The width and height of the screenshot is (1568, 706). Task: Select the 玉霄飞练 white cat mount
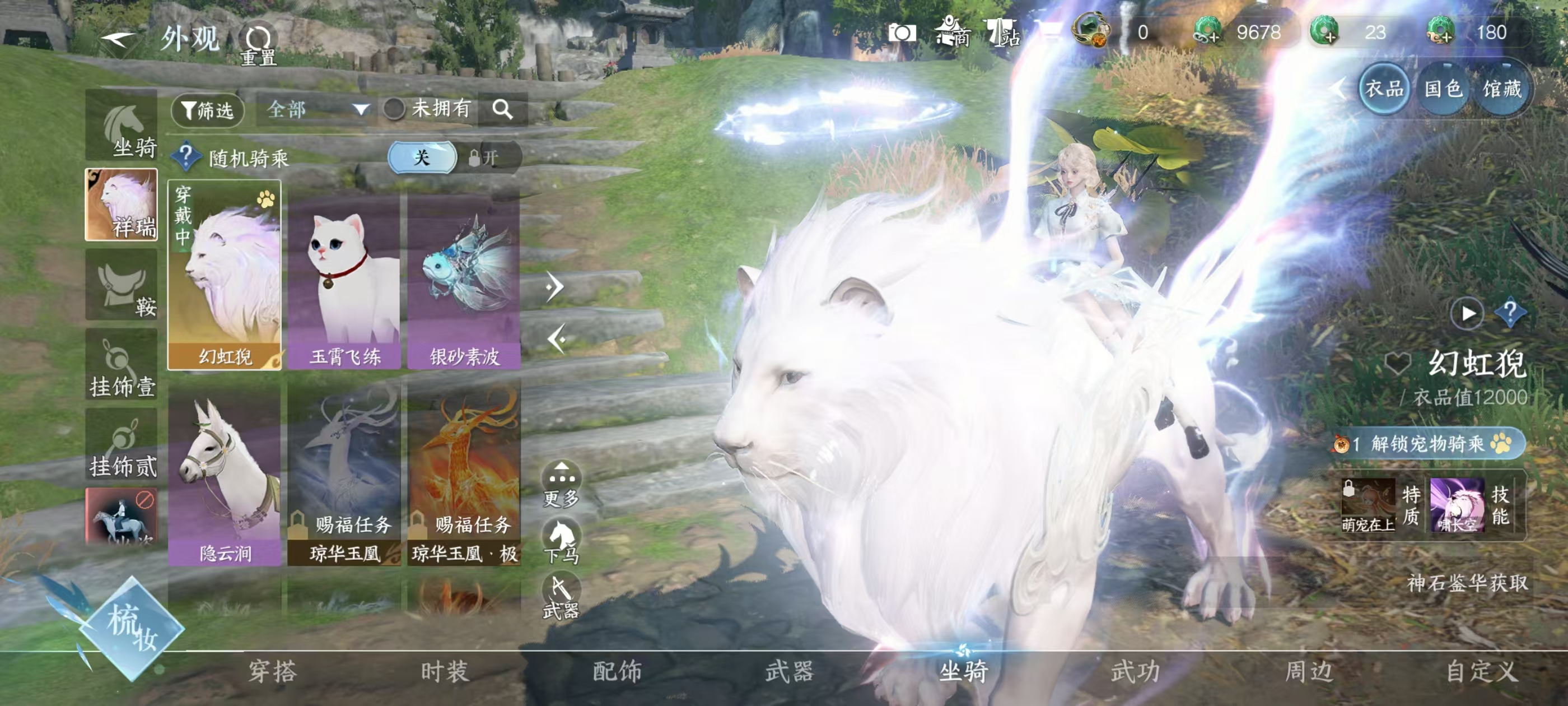344,281
